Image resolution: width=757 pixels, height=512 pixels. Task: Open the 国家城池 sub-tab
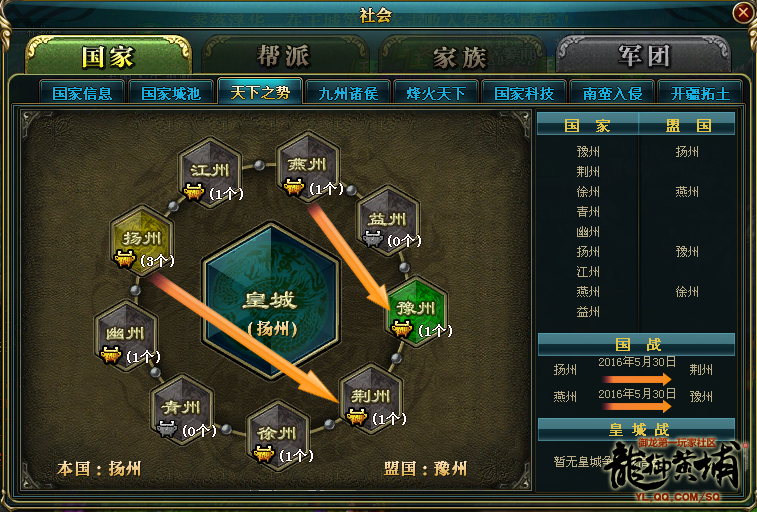(171, 93)
